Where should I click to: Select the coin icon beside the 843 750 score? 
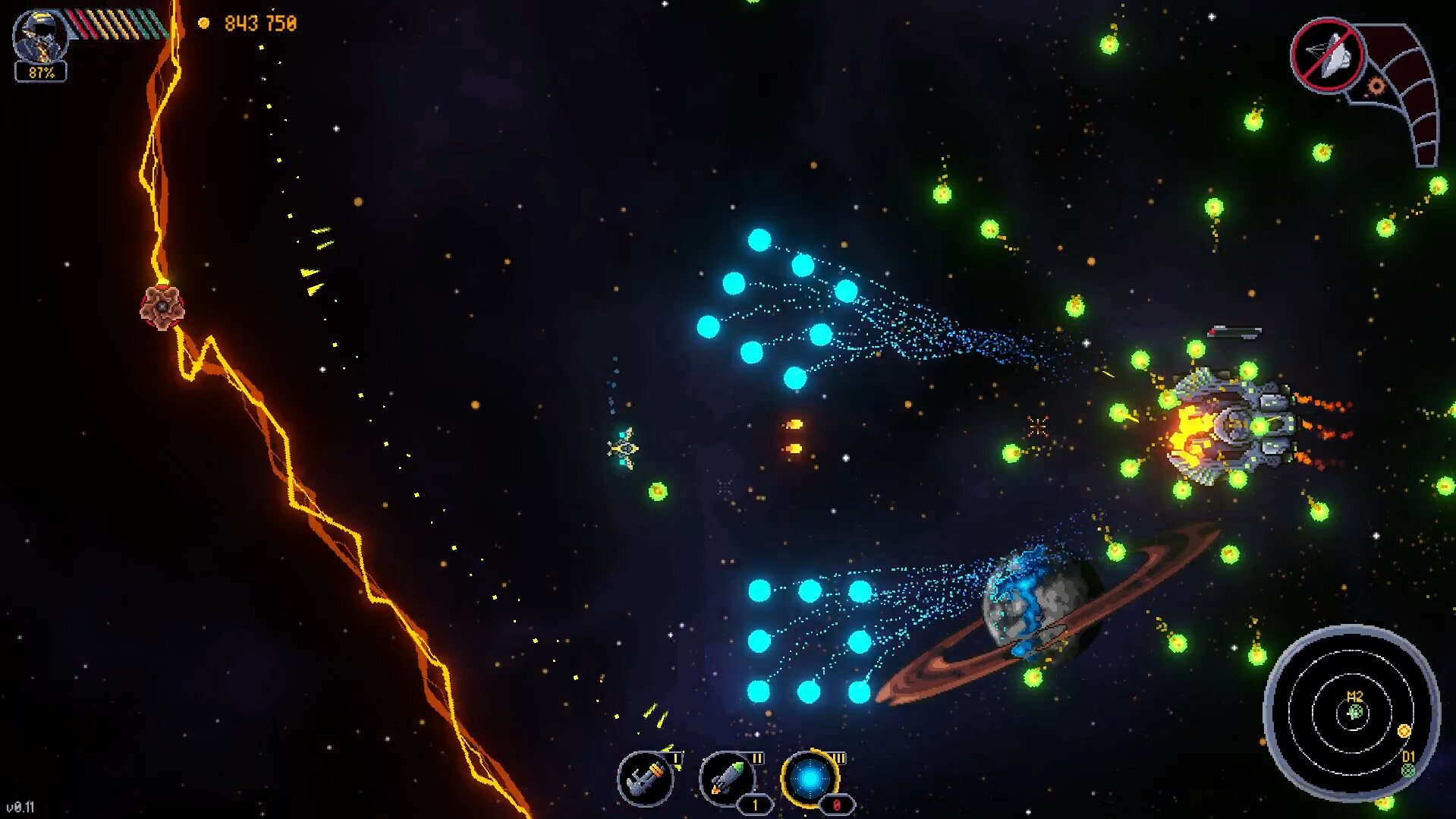205,22
